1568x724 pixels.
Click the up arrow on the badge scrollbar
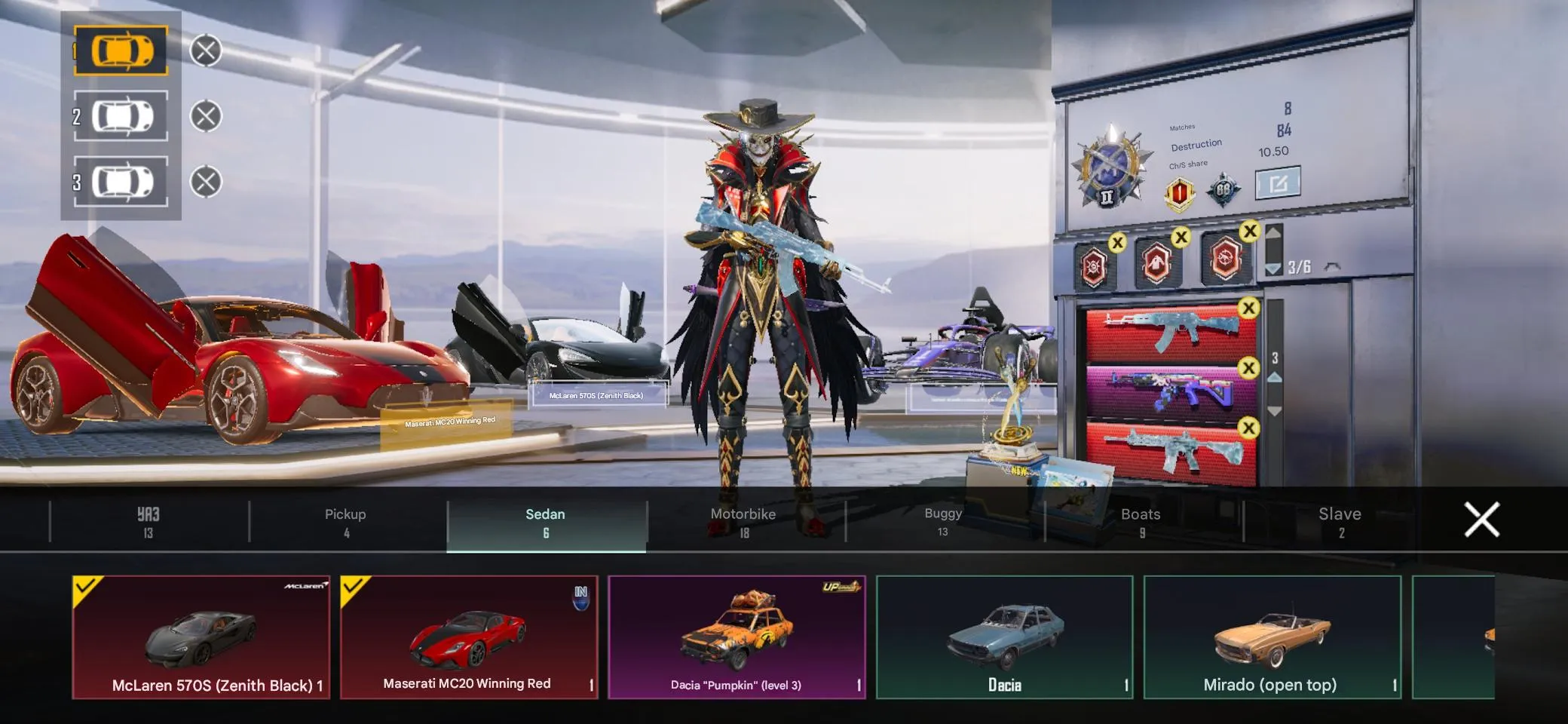click(1272, 234)
